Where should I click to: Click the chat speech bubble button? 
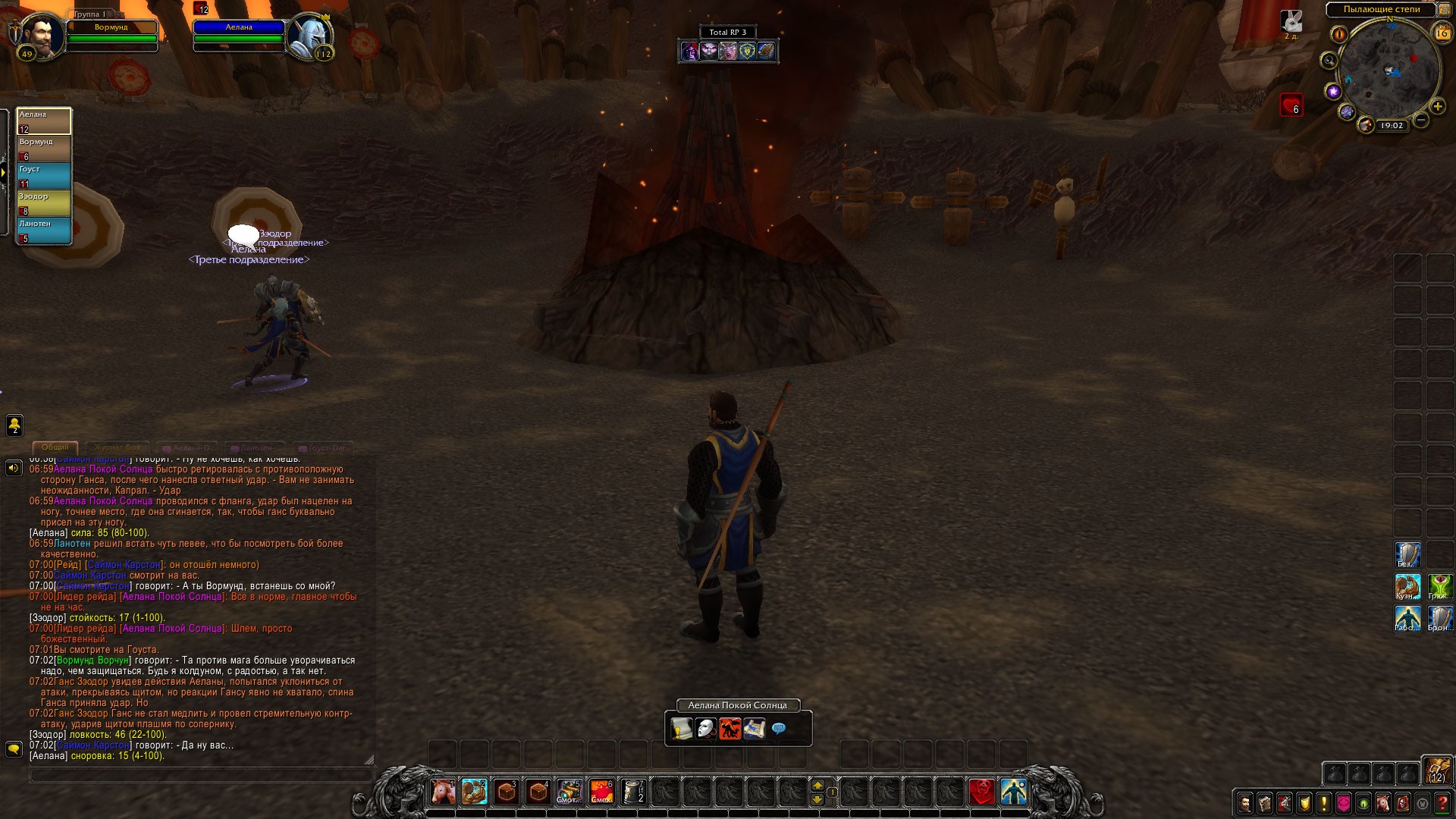click(x=14, y=749)
